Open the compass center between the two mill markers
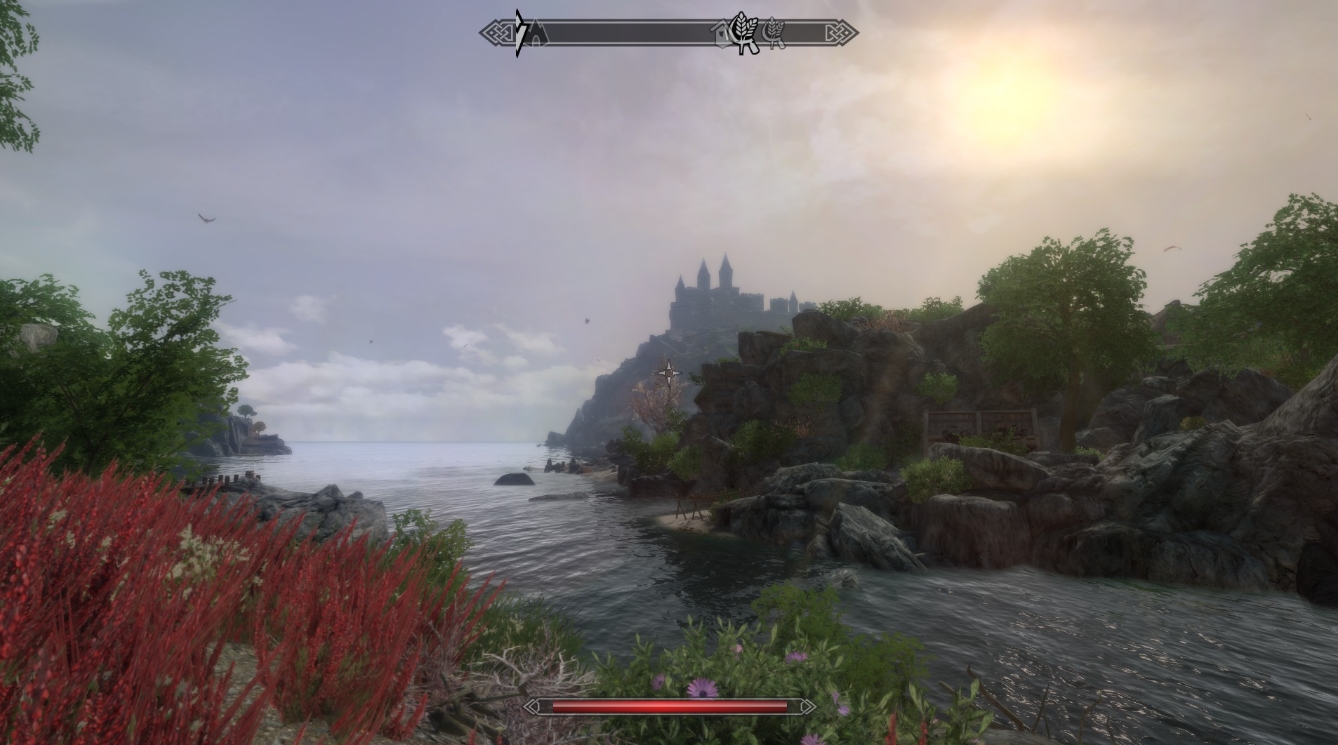This screenshot has height=745, width=1338. click(x=758, y=32)
